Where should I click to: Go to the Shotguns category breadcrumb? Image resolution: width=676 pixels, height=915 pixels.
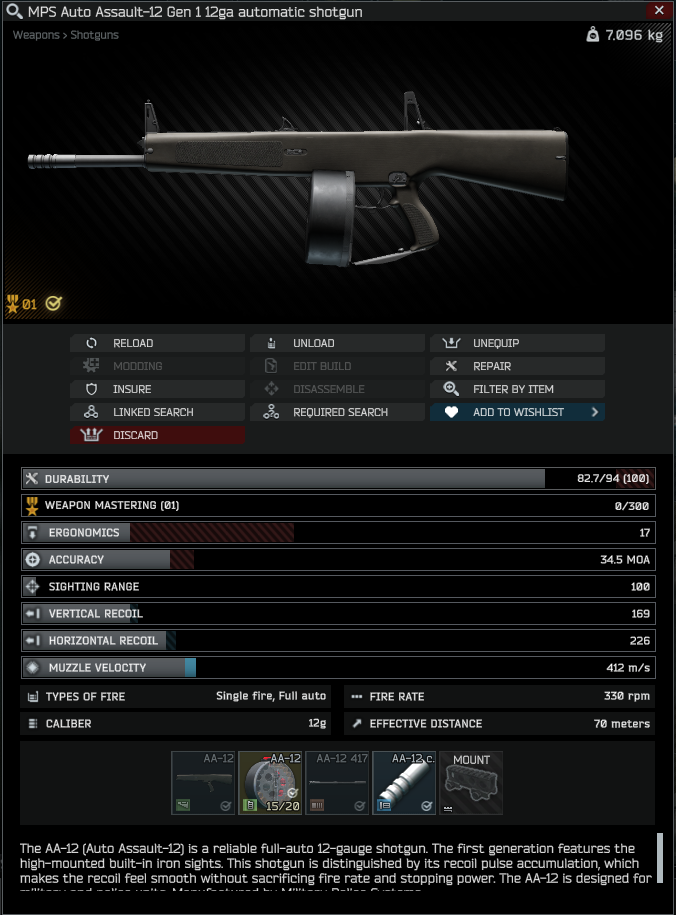click(x=94, y=35)
